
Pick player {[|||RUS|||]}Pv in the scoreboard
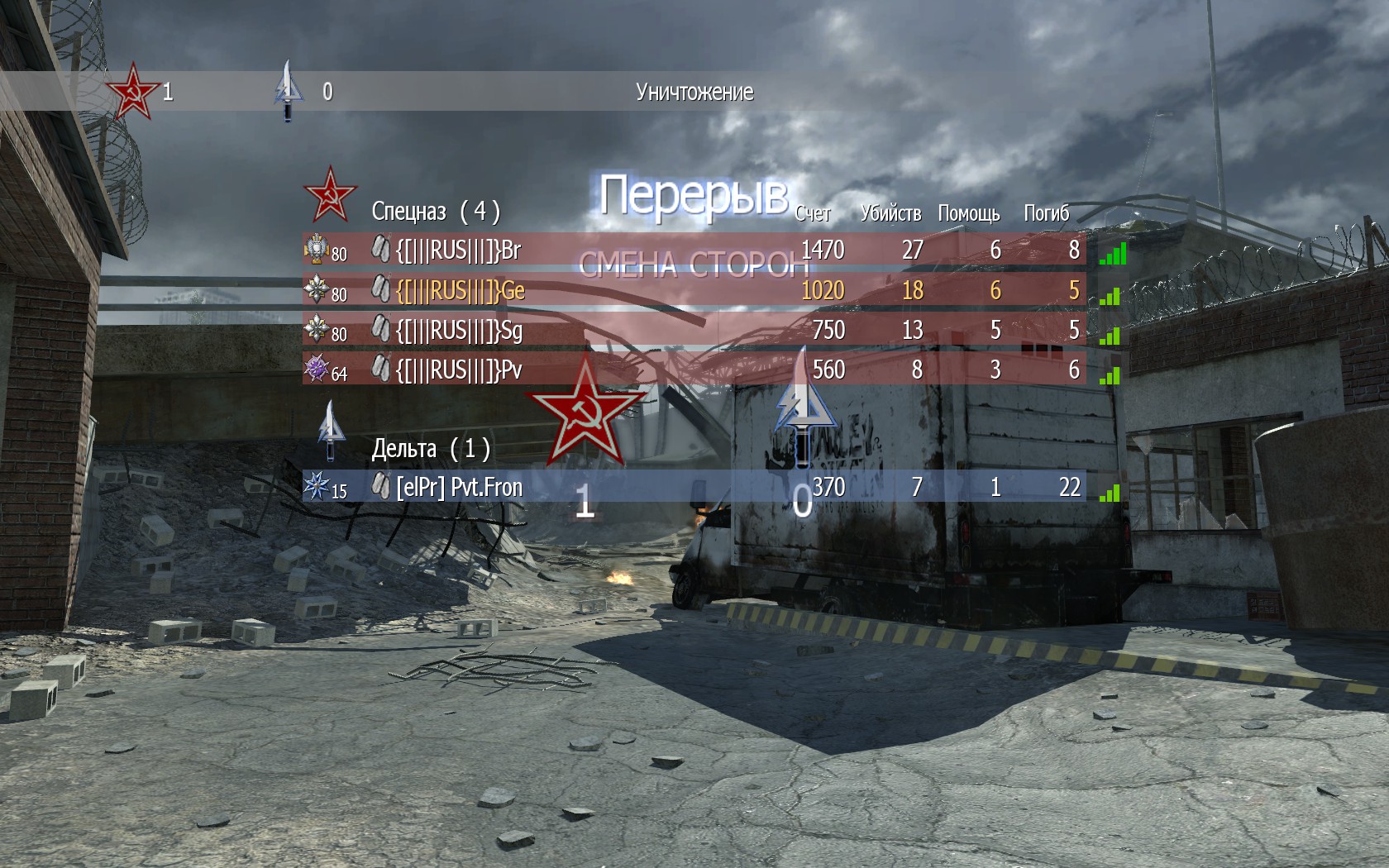coord(459,370)
